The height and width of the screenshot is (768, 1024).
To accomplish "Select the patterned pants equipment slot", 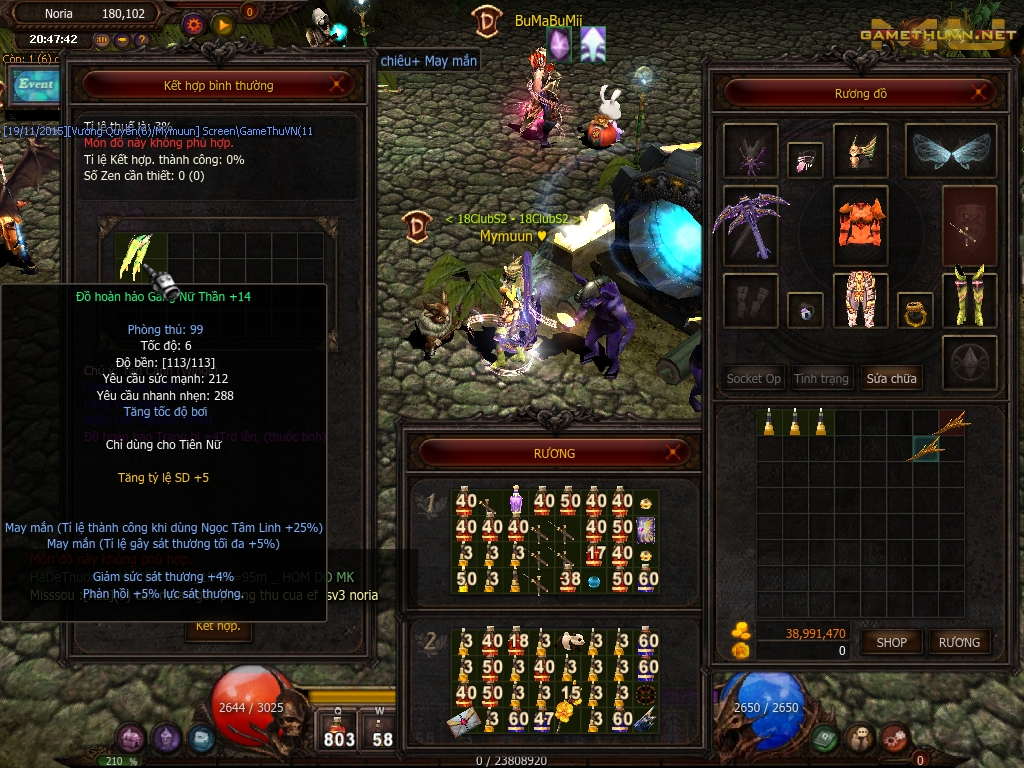I will point(860,299).
